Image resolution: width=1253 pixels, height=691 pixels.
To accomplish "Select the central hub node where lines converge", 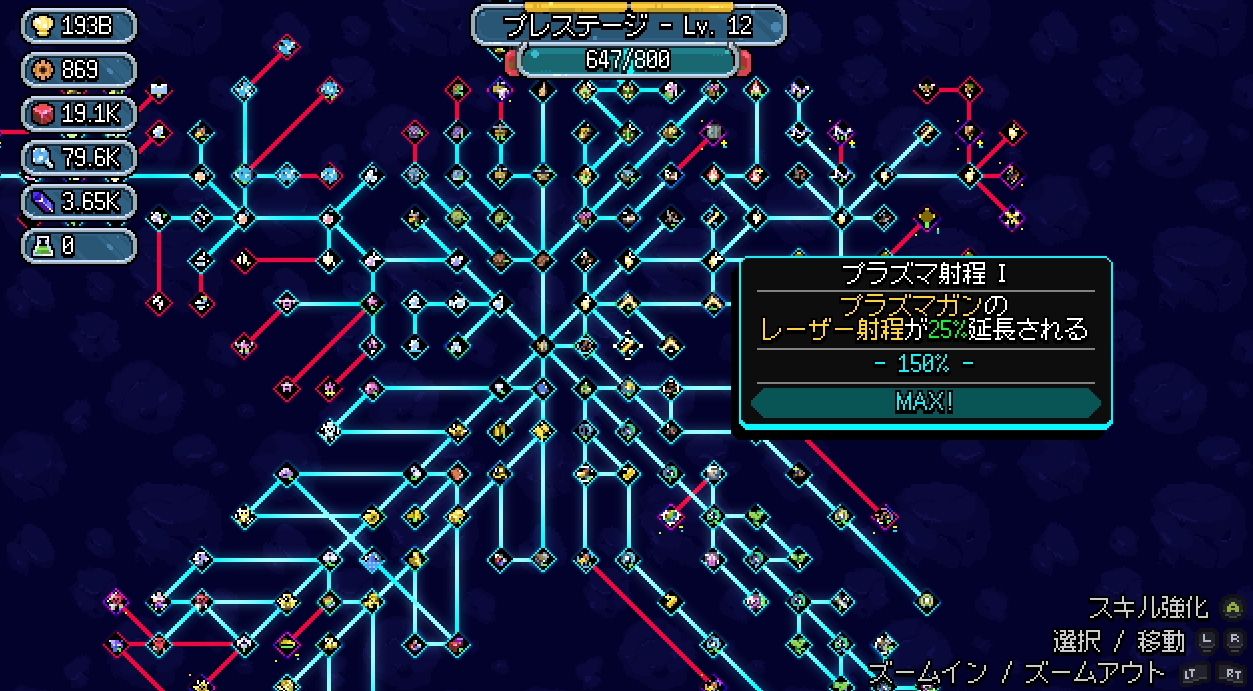I will 543,346.
